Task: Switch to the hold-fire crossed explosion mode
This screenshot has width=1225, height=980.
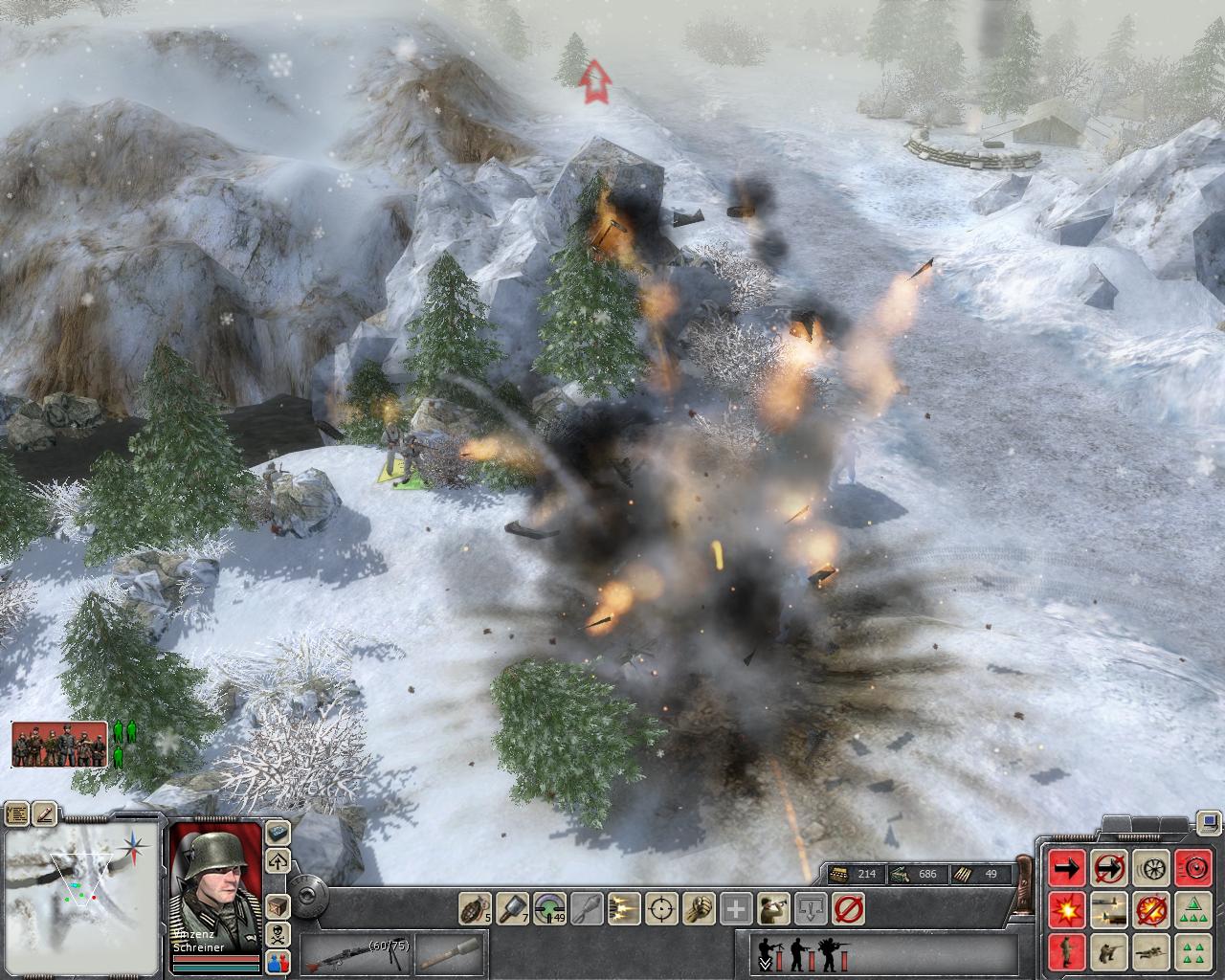Action: coord(1150,909)
